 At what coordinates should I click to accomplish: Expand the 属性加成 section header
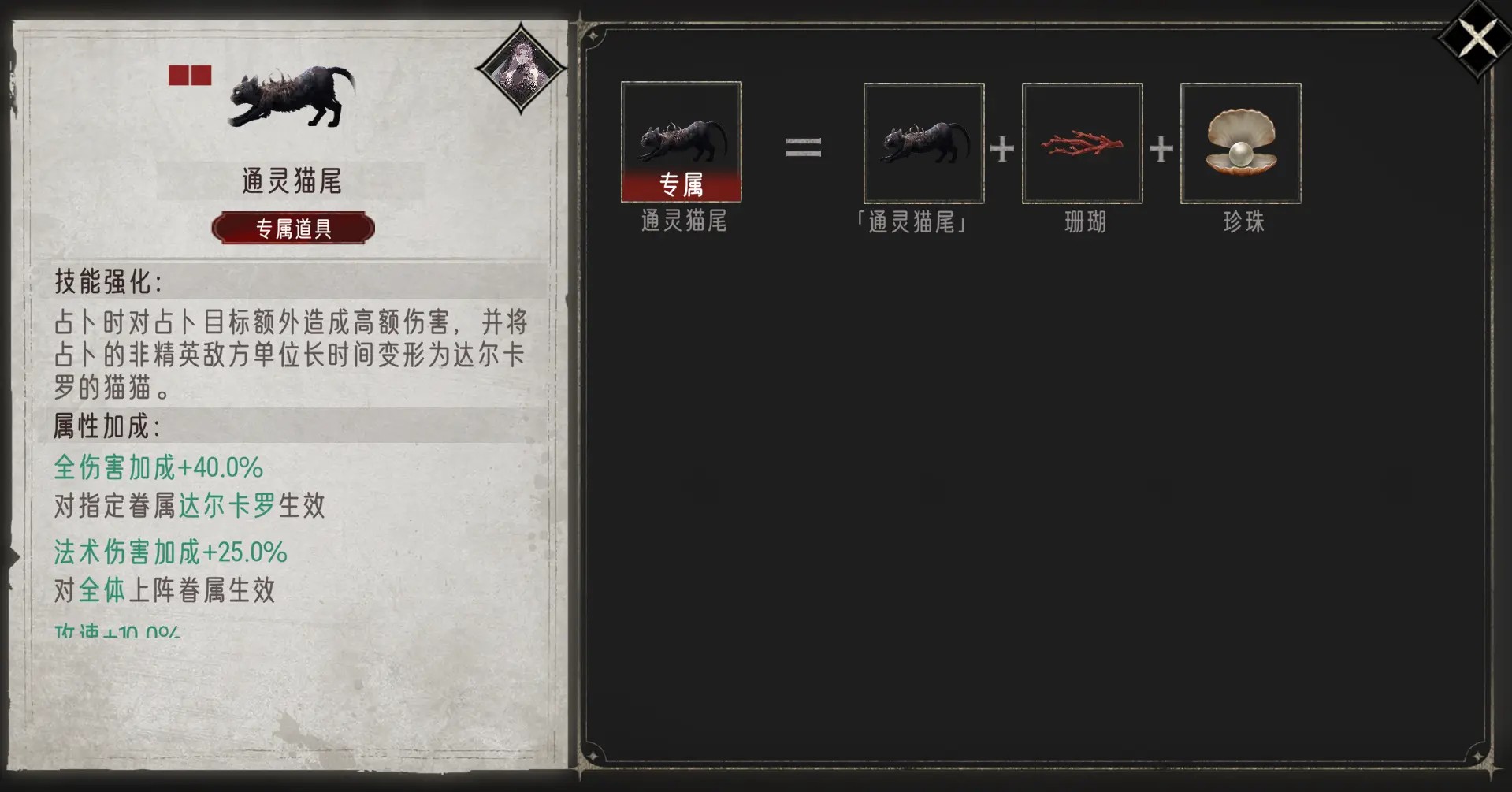pos(106,429)
